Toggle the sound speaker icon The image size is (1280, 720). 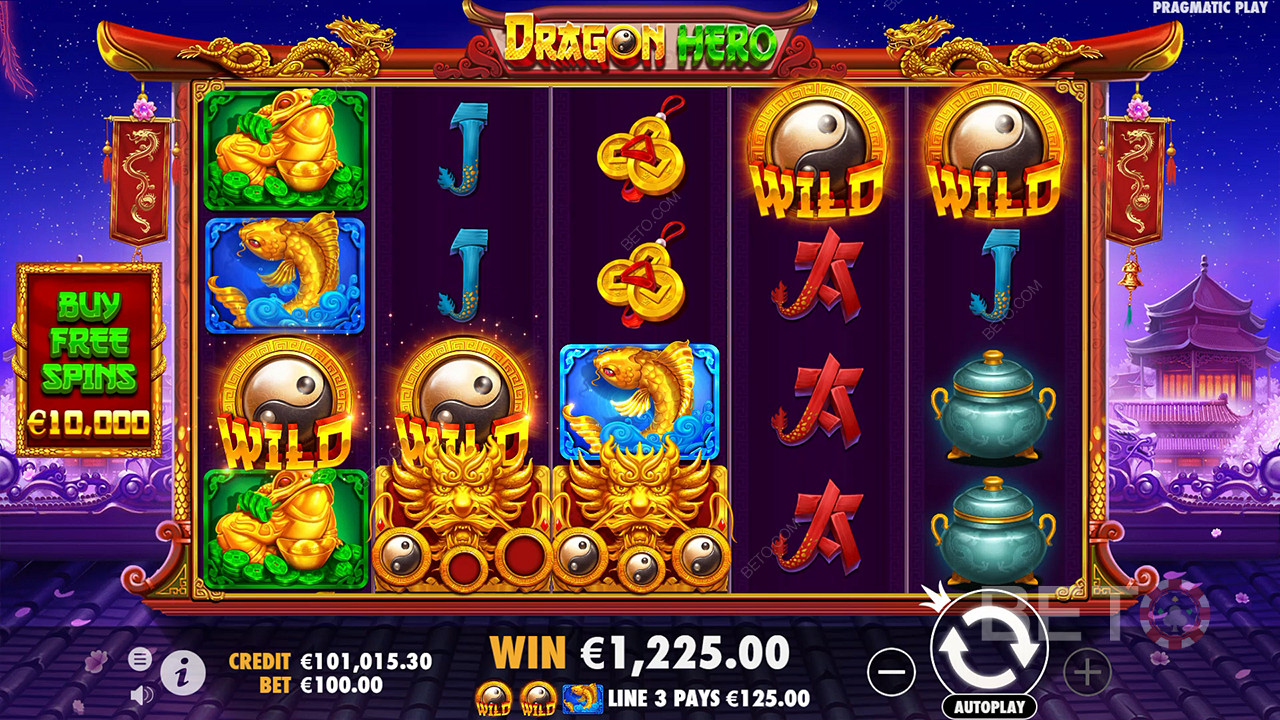[x=141, y=693]
